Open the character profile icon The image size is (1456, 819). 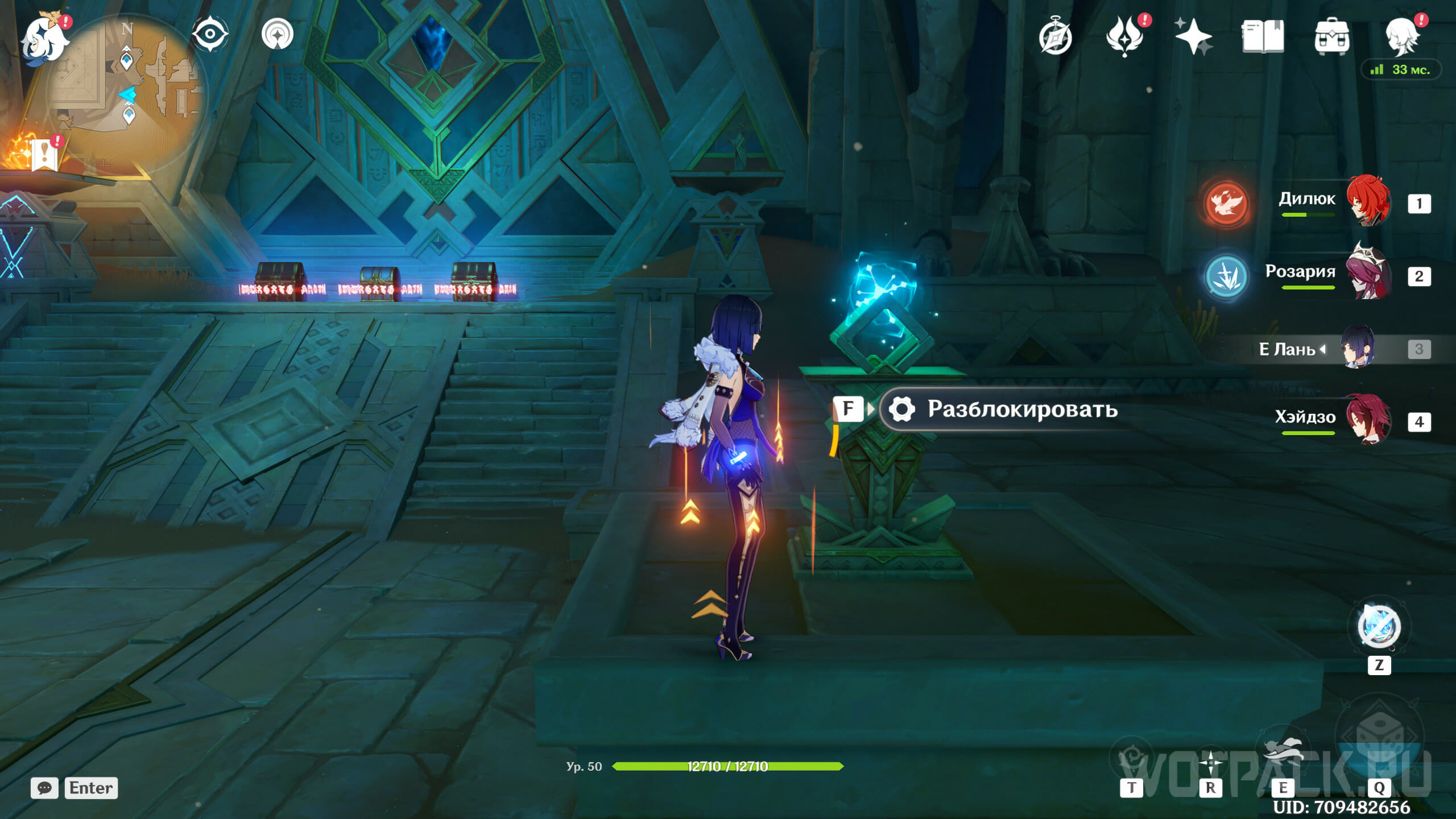[x=1401, y=36]
